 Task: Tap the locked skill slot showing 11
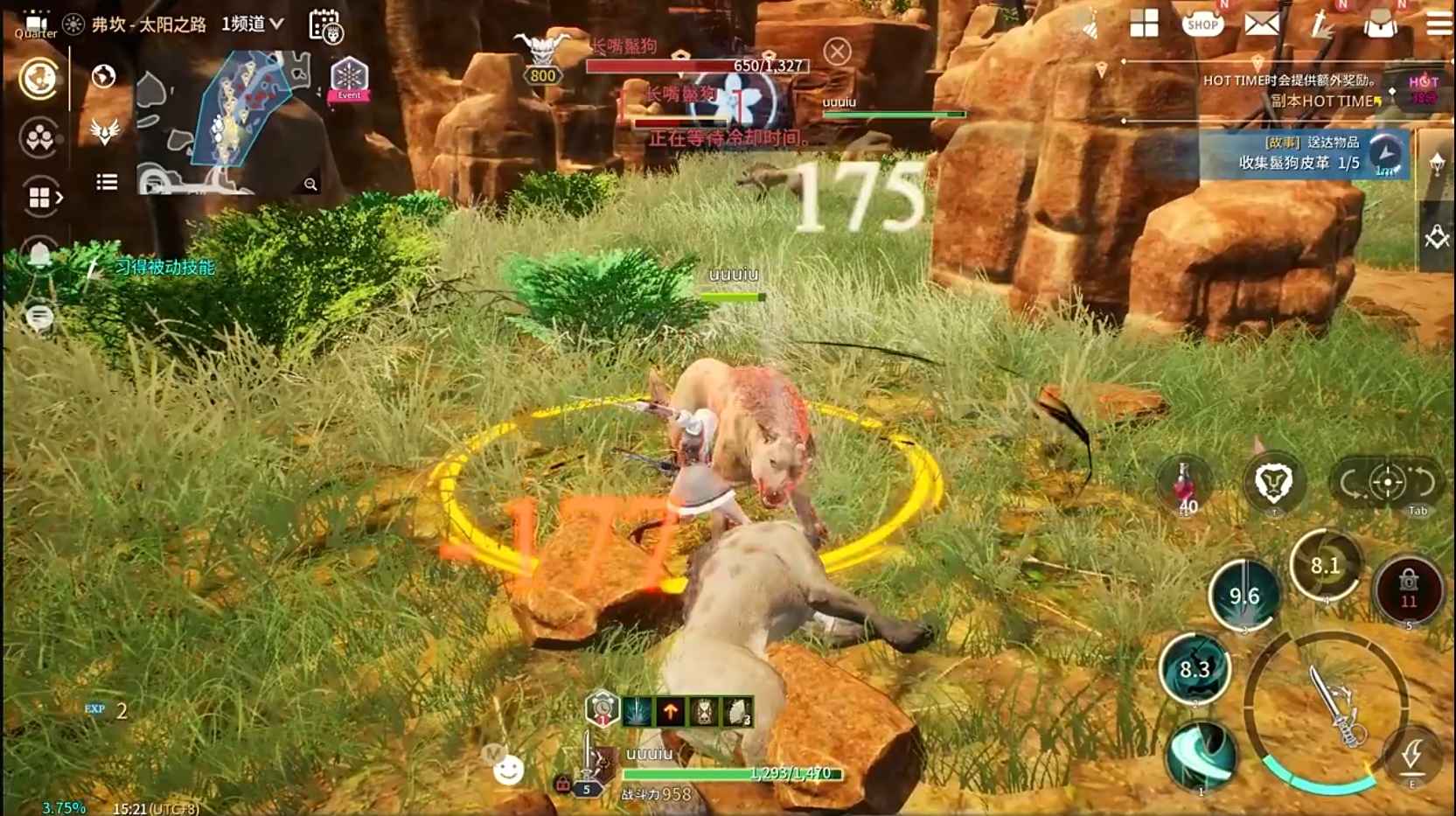coord(1408,589)
